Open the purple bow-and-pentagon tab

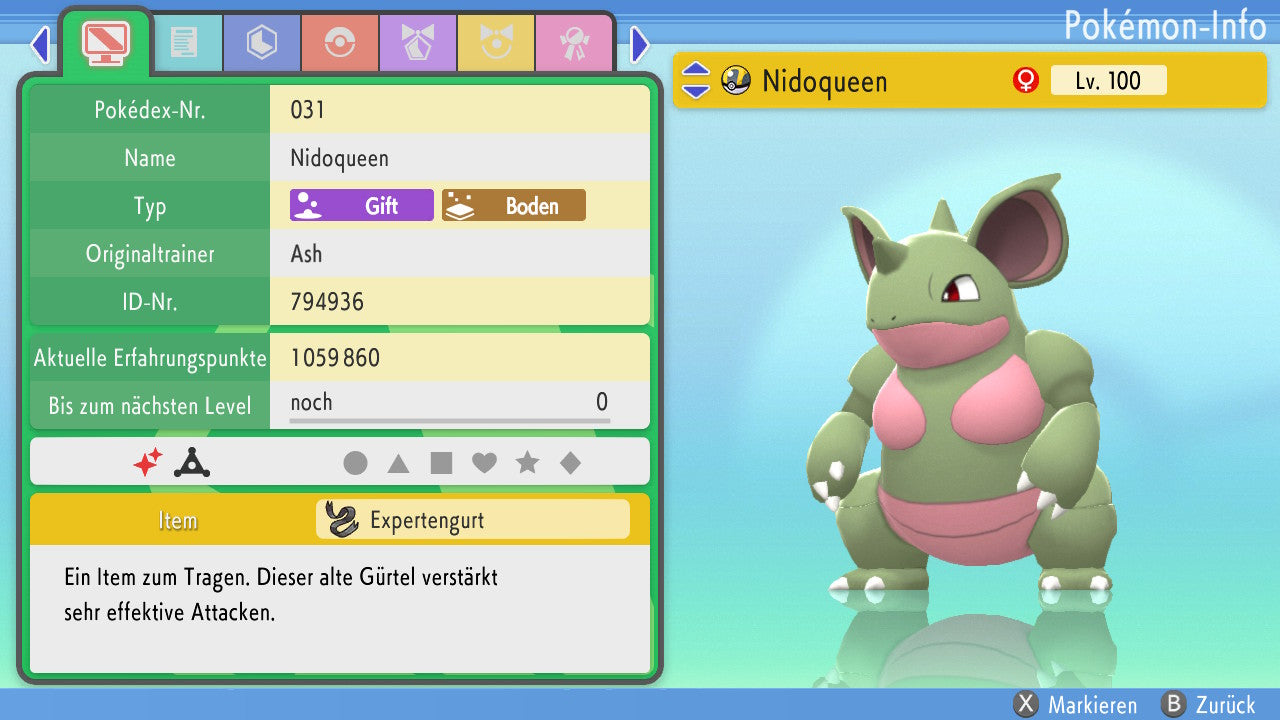(x=418, y=43)
